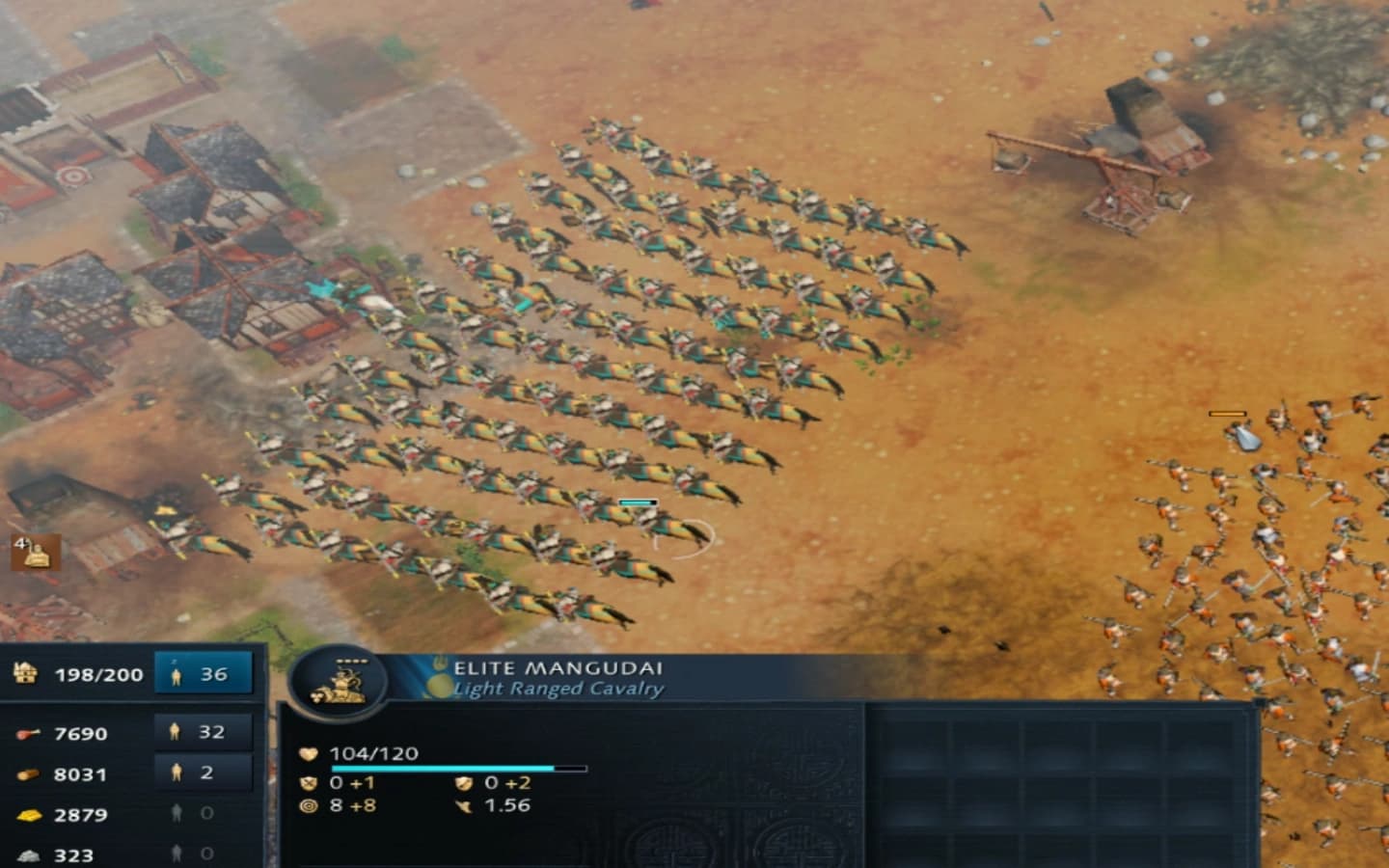
Task: Click the food resource meat icon
Action: coord(29,732)
